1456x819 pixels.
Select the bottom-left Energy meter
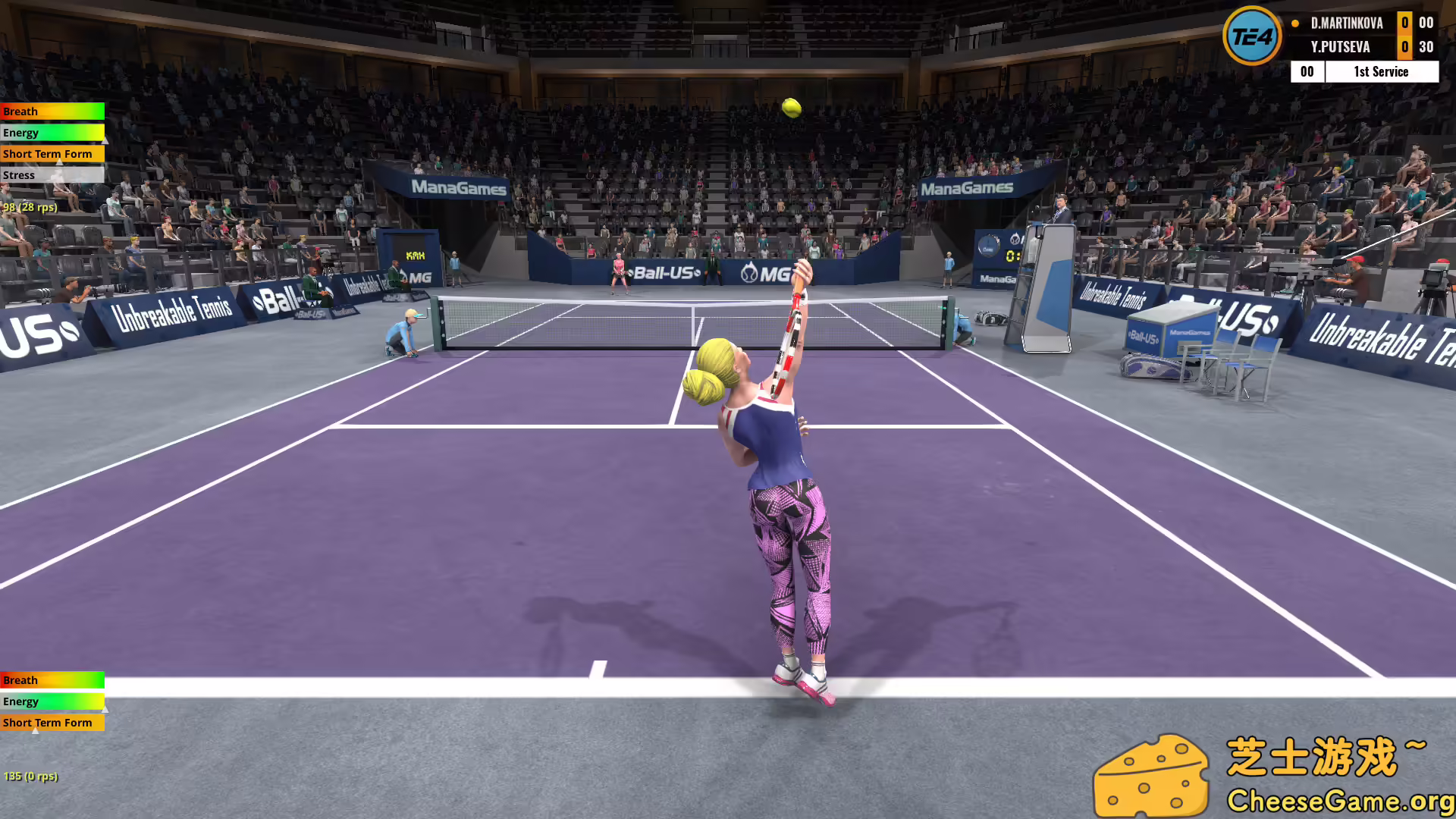(x=52, y=701)
